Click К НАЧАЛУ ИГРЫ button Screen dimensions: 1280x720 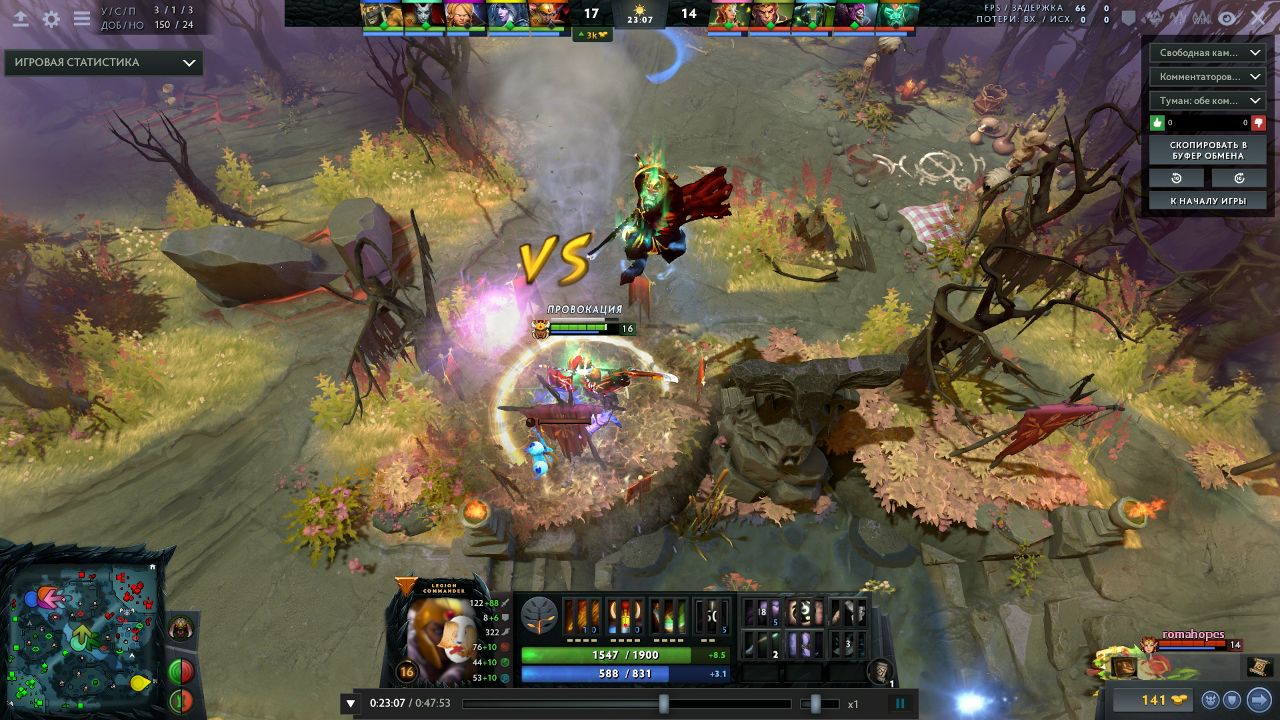tap(1208, 201)
